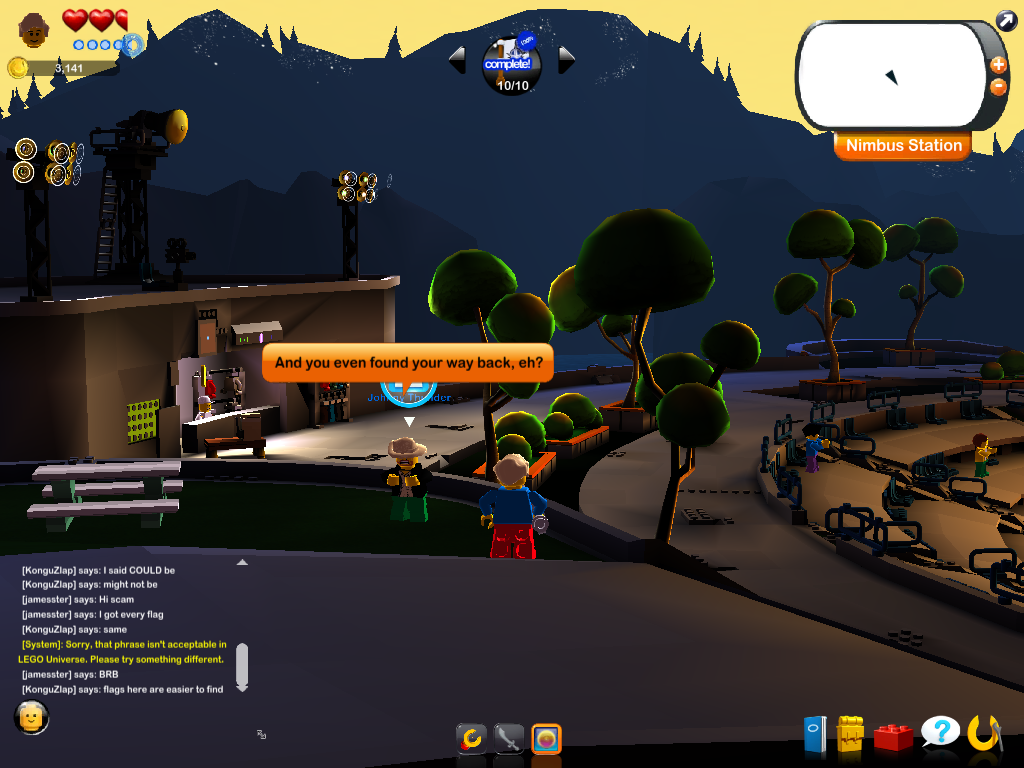Open the player portrait in the corner
Screen dimensions: 1024x768
pyautogui.click(x=35, y=31)
